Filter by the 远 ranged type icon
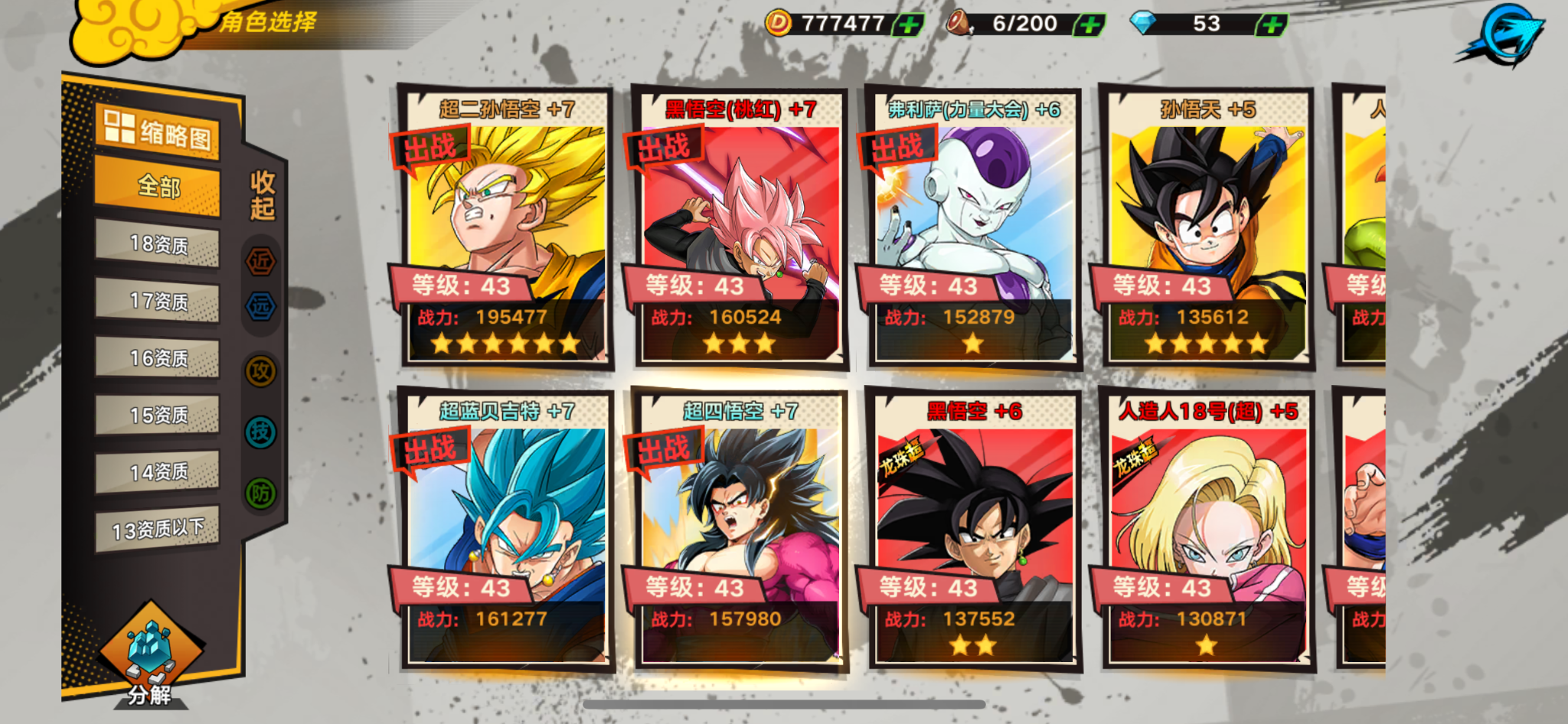Viewport: 1568px width, 724px height. tap(260, 307)
